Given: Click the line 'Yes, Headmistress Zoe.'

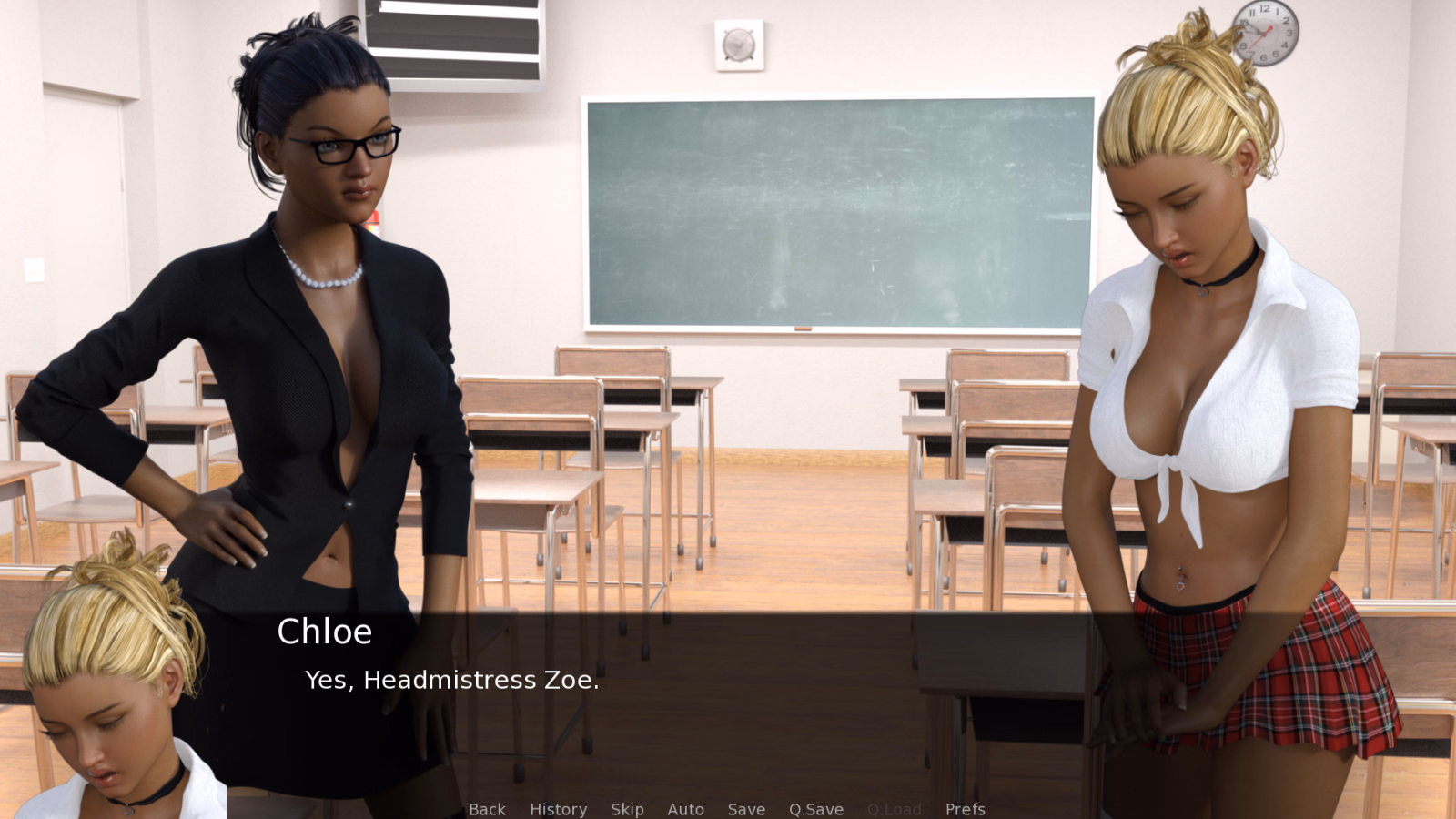Looking at the screenshot, I should click(452, 679).
